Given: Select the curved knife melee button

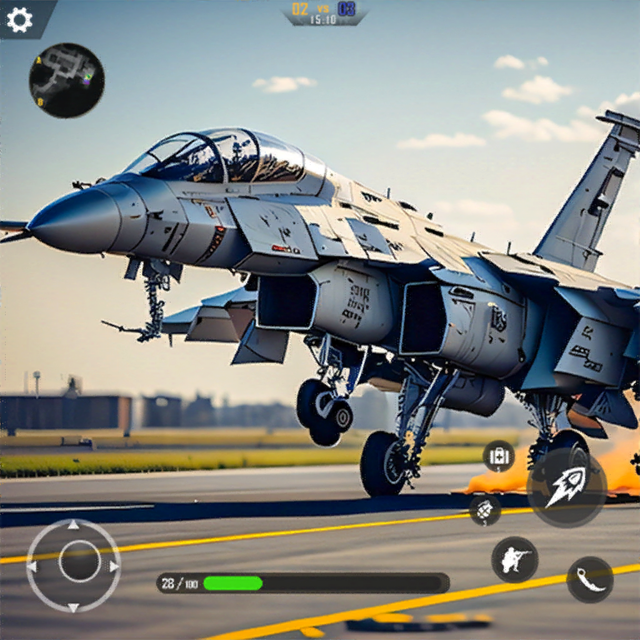Looking at the screenshot, I should pyautogui.click(x=590, y=579).
